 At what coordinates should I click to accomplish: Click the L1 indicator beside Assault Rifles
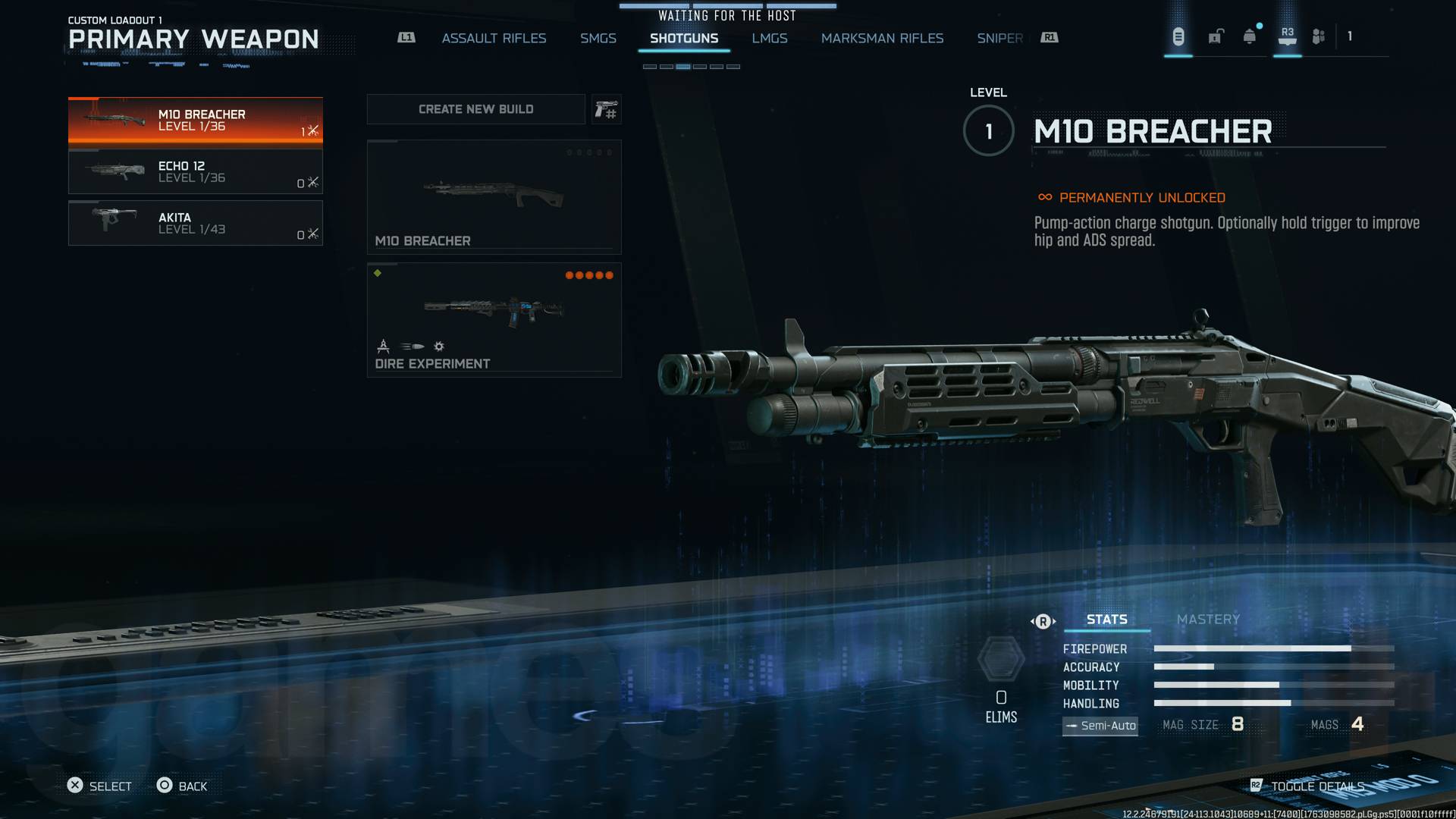pyautogui.click(x=406, y=37)
